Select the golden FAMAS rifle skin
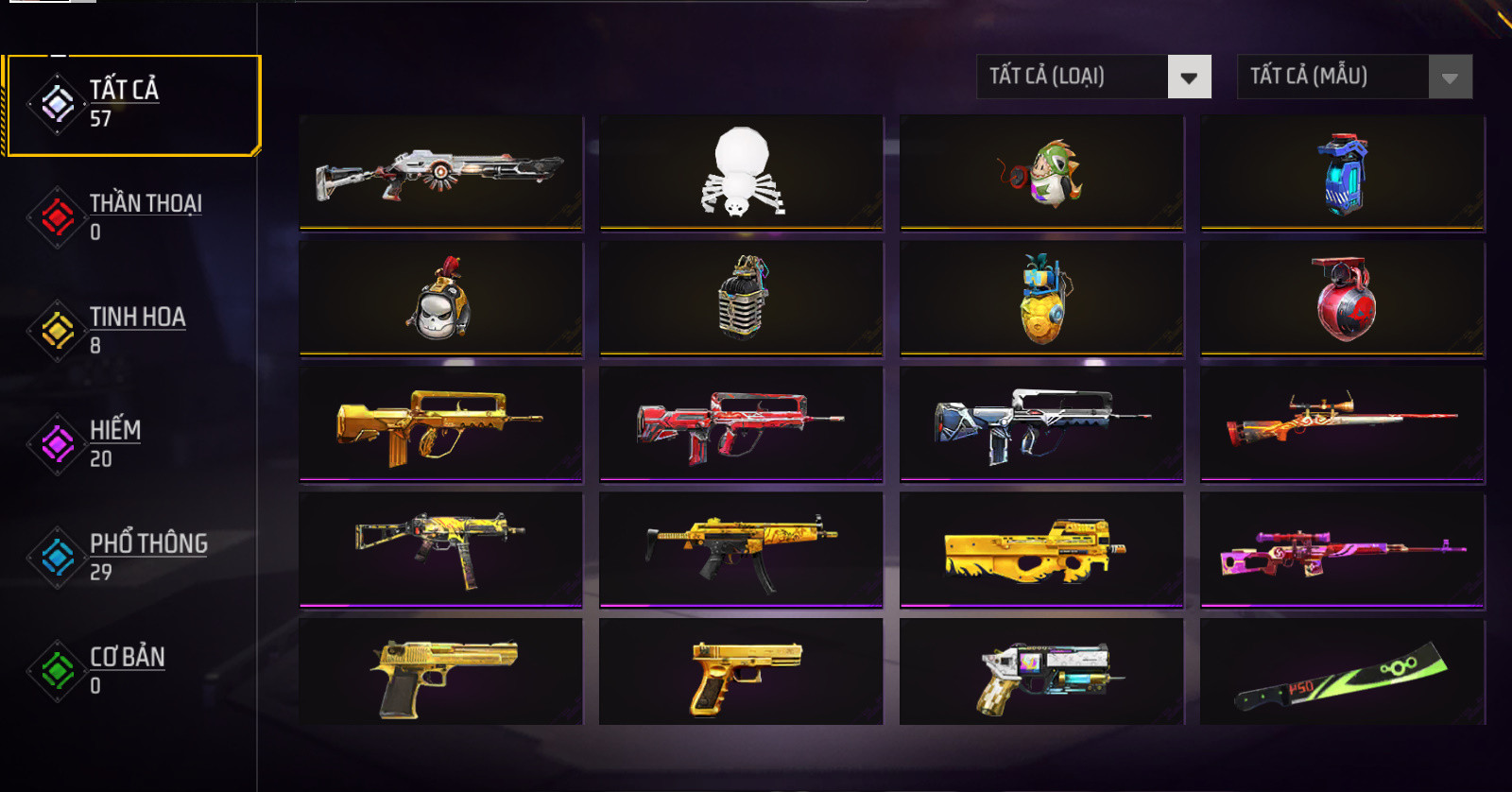This screenshot has height=792, width=1512. tap(441, 424)
